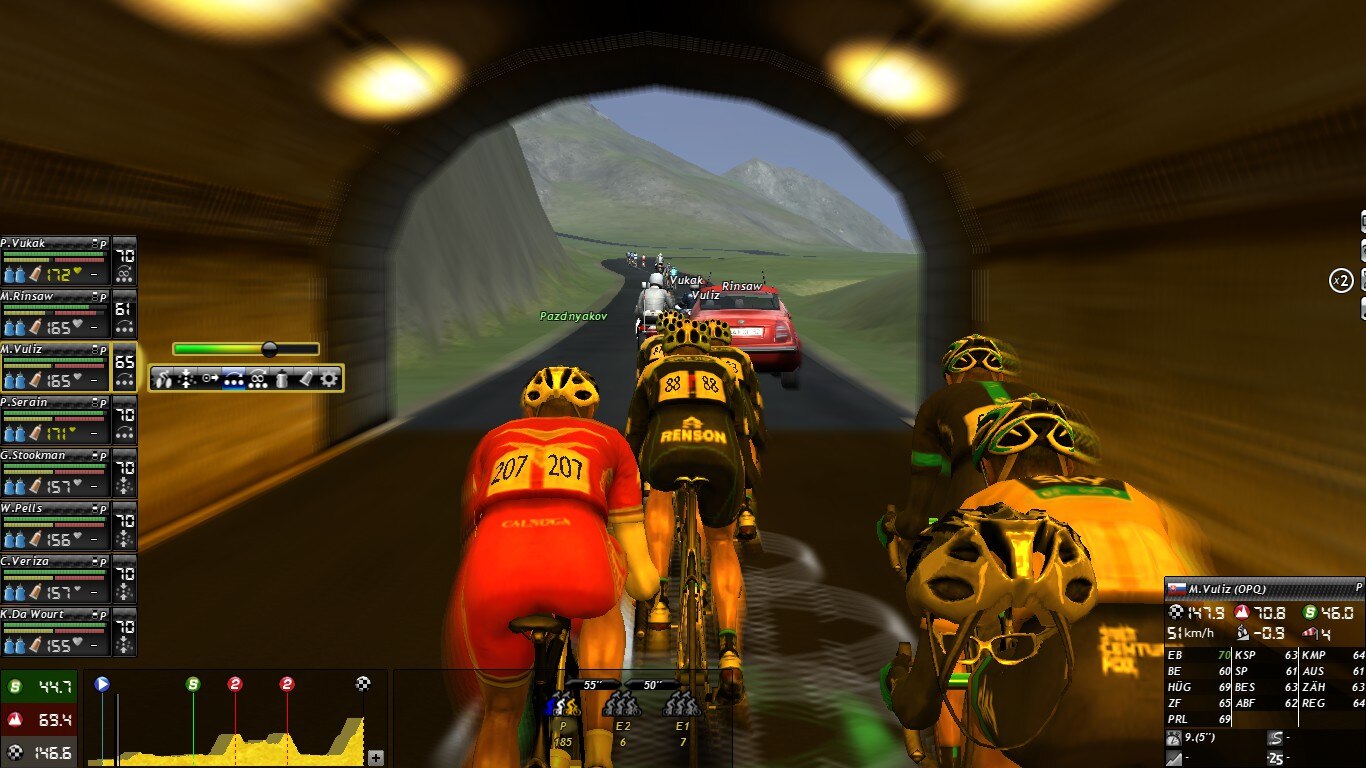
Task: Select the E2 breakaway group icon
Action: (622, 704)
